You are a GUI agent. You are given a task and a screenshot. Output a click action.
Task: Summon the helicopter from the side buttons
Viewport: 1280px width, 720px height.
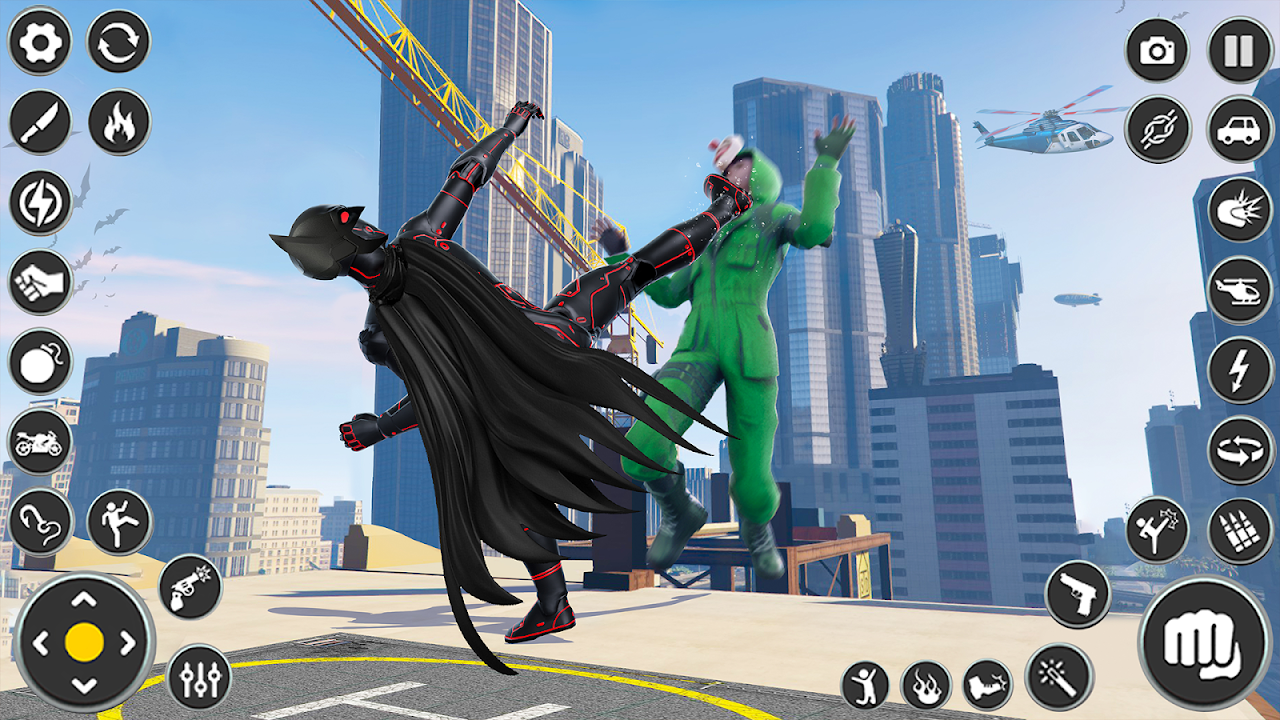pyautogui.click(x=1240, y=290)
